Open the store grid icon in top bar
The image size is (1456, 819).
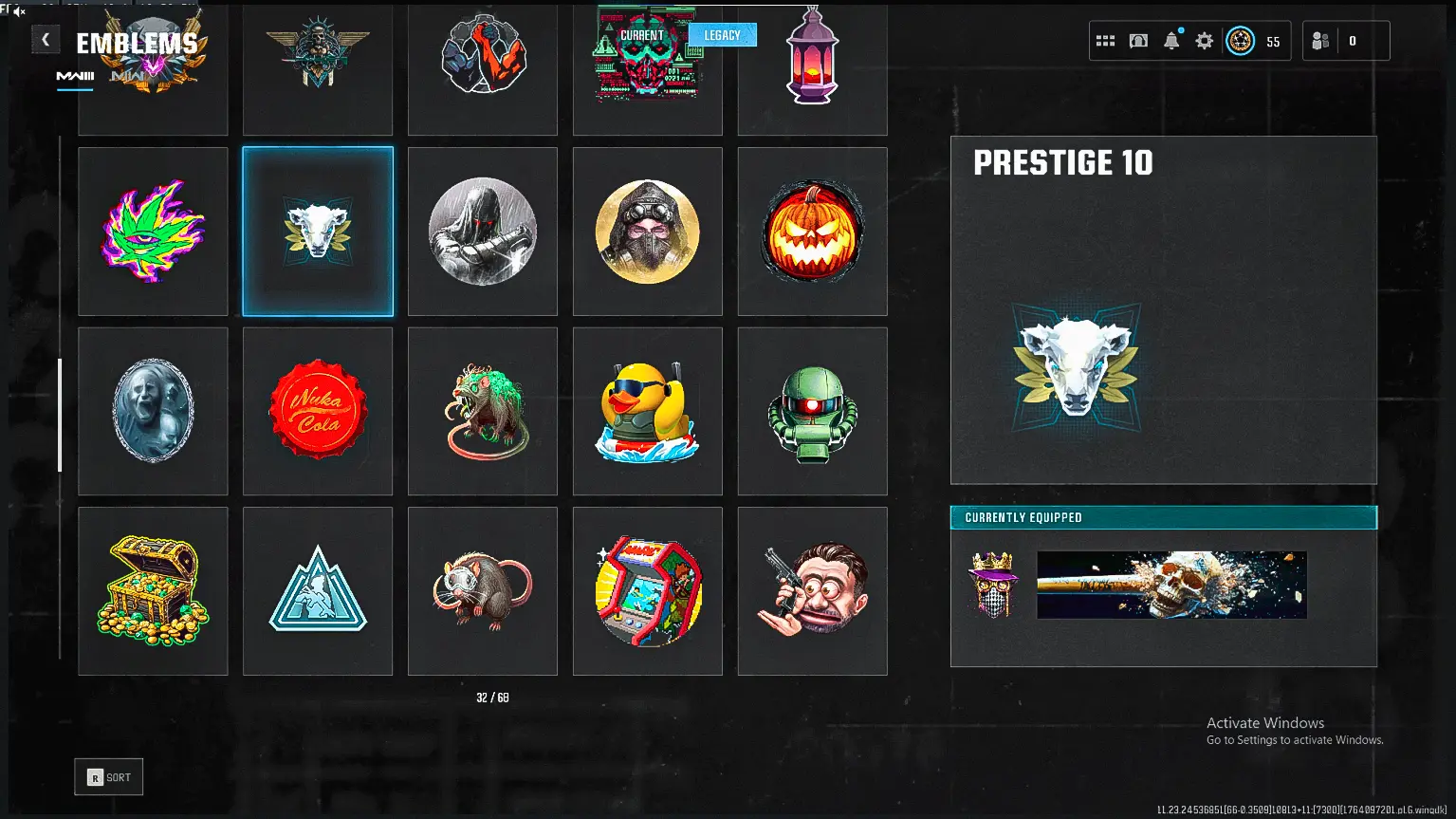click(1105, 40)
